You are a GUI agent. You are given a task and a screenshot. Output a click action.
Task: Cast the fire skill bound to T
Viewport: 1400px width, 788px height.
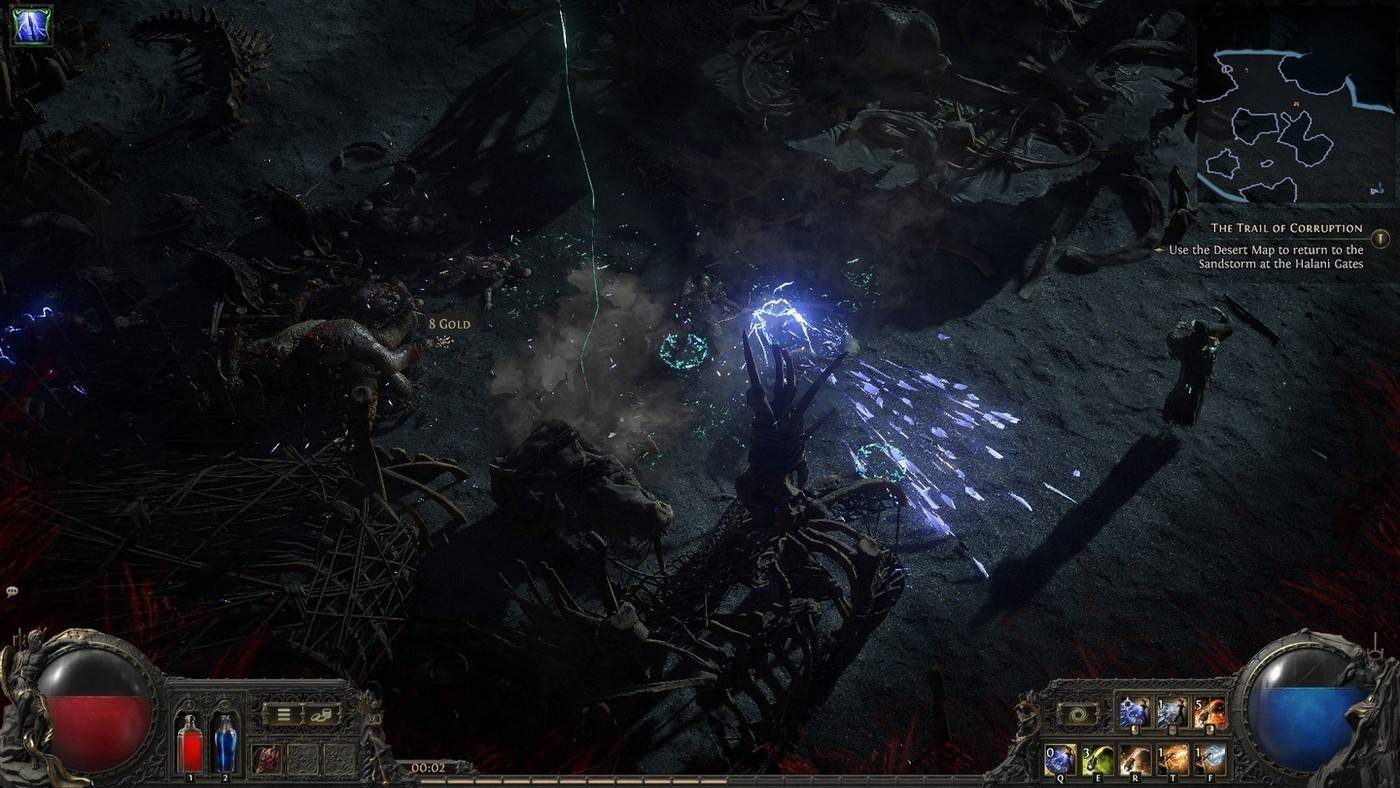(1172, 758)
